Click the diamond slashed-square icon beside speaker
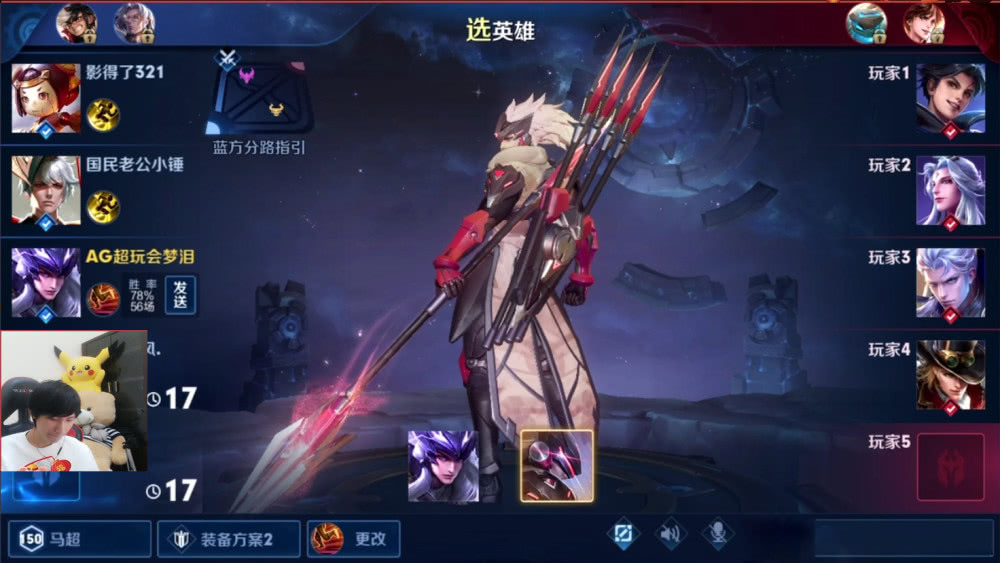1000x563 pixels. [x=623, y=535]
